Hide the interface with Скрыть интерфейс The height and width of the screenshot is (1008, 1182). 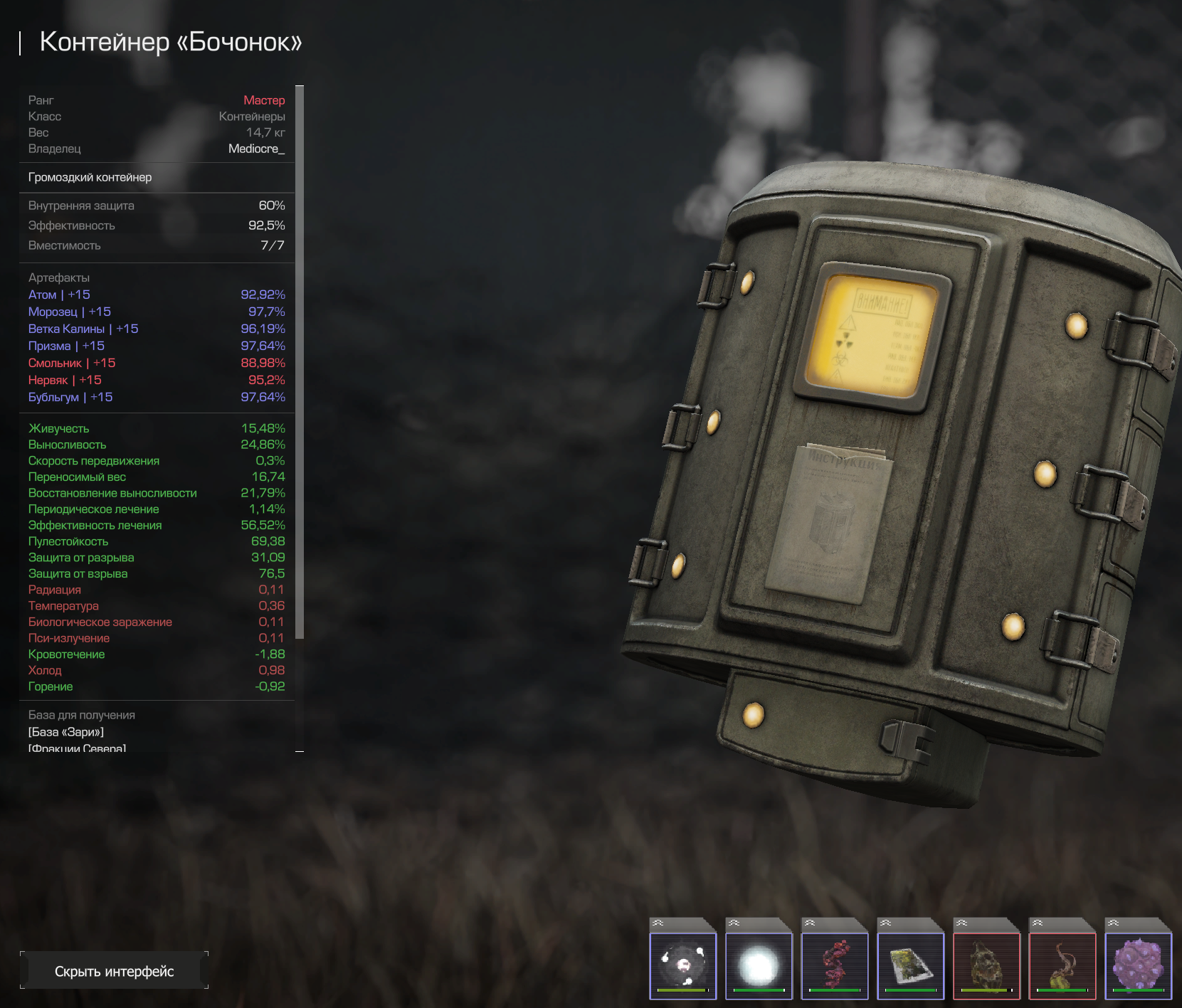click(114, 971)
